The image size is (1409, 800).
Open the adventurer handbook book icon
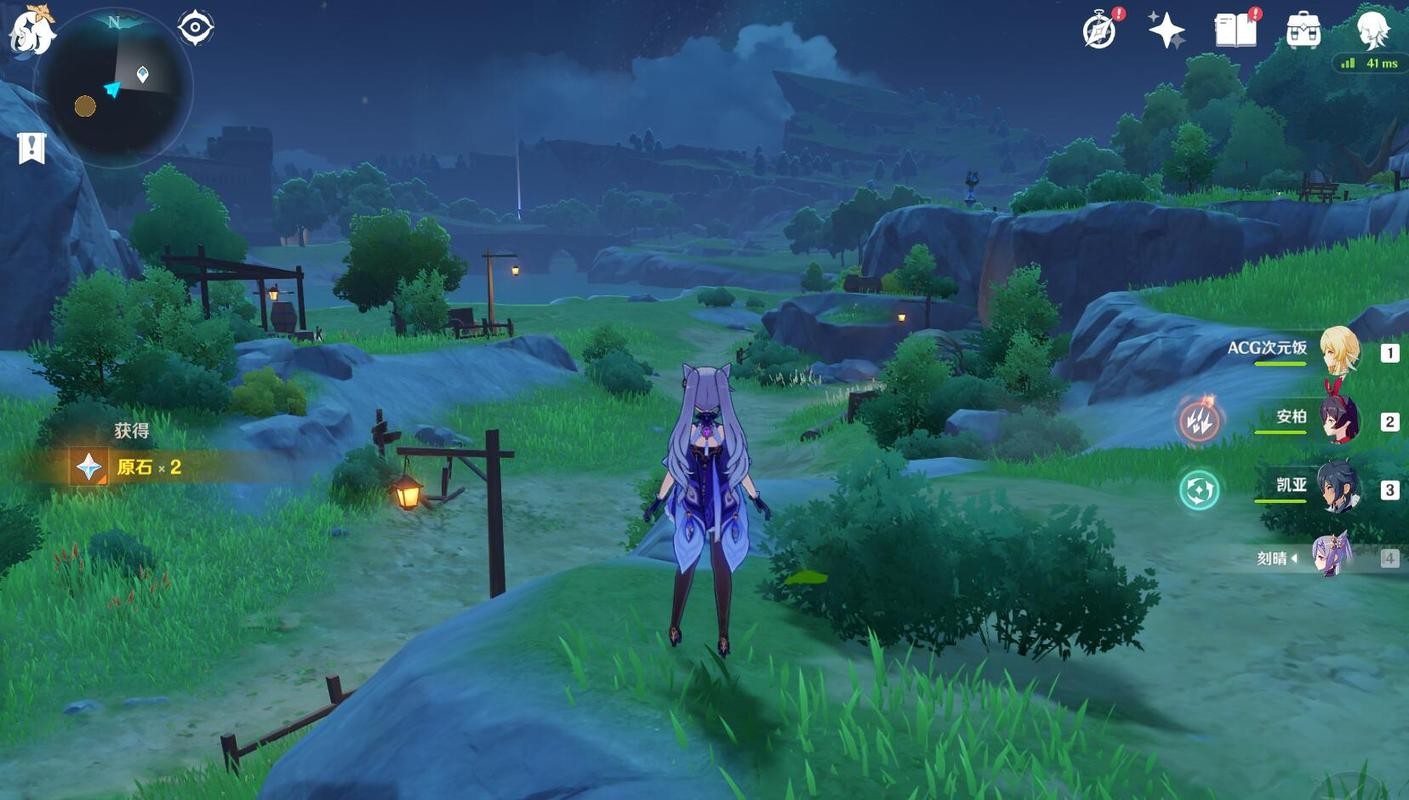coord(1236,30)
